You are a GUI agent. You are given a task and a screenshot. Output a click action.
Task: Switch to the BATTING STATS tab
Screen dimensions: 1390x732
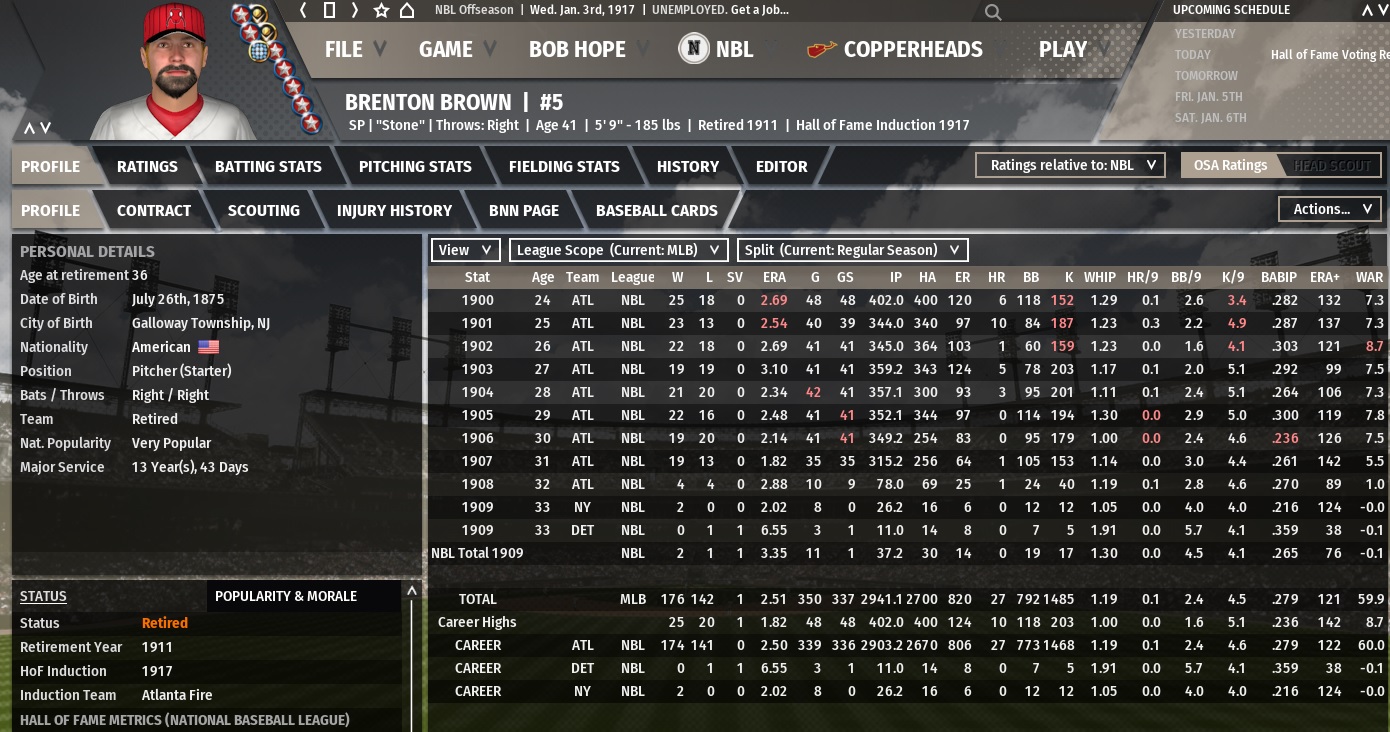pos(268,167)
